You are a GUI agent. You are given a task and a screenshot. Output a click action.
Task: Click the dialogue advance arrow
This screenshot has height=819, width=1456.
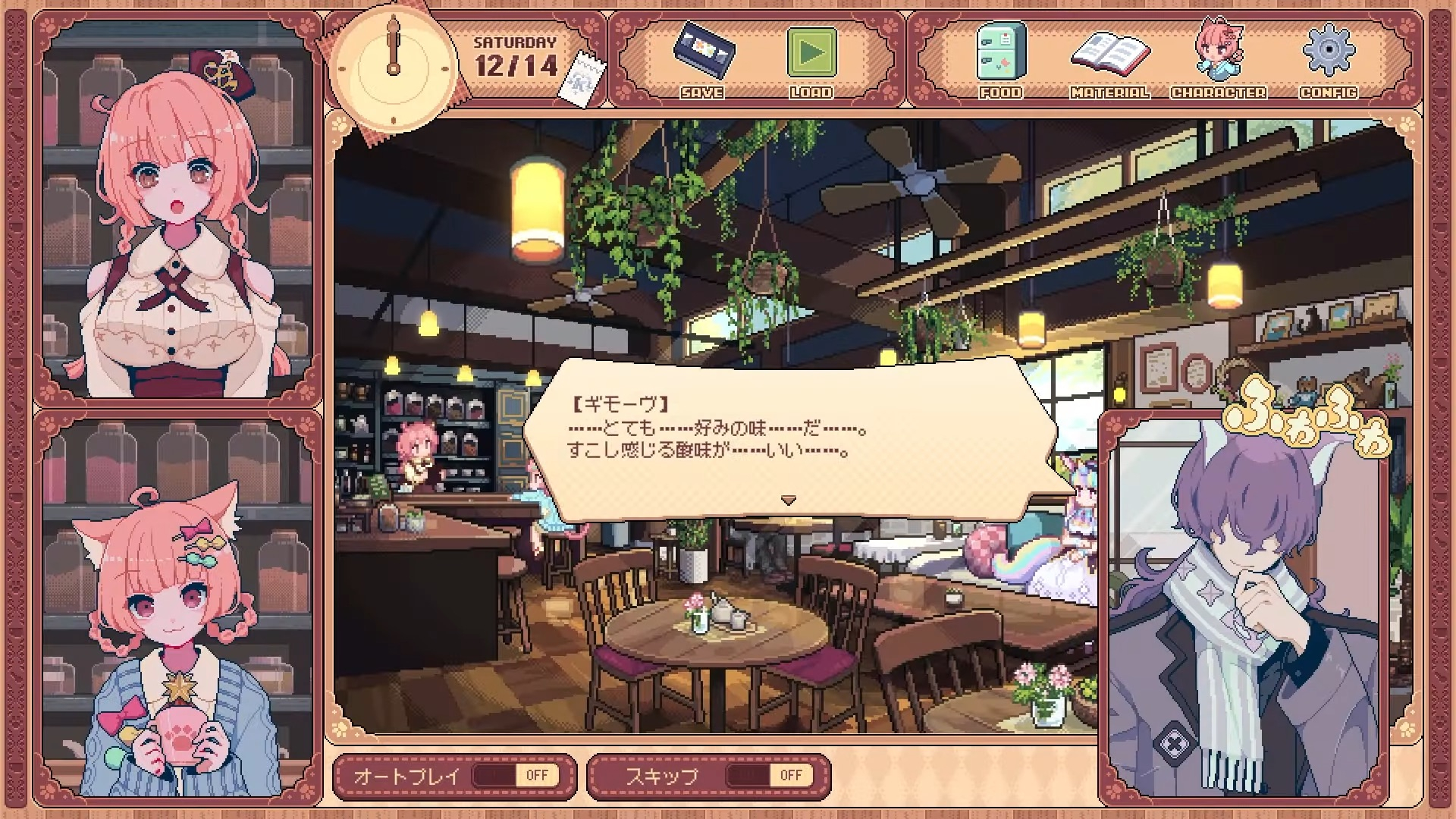(789, 500)
